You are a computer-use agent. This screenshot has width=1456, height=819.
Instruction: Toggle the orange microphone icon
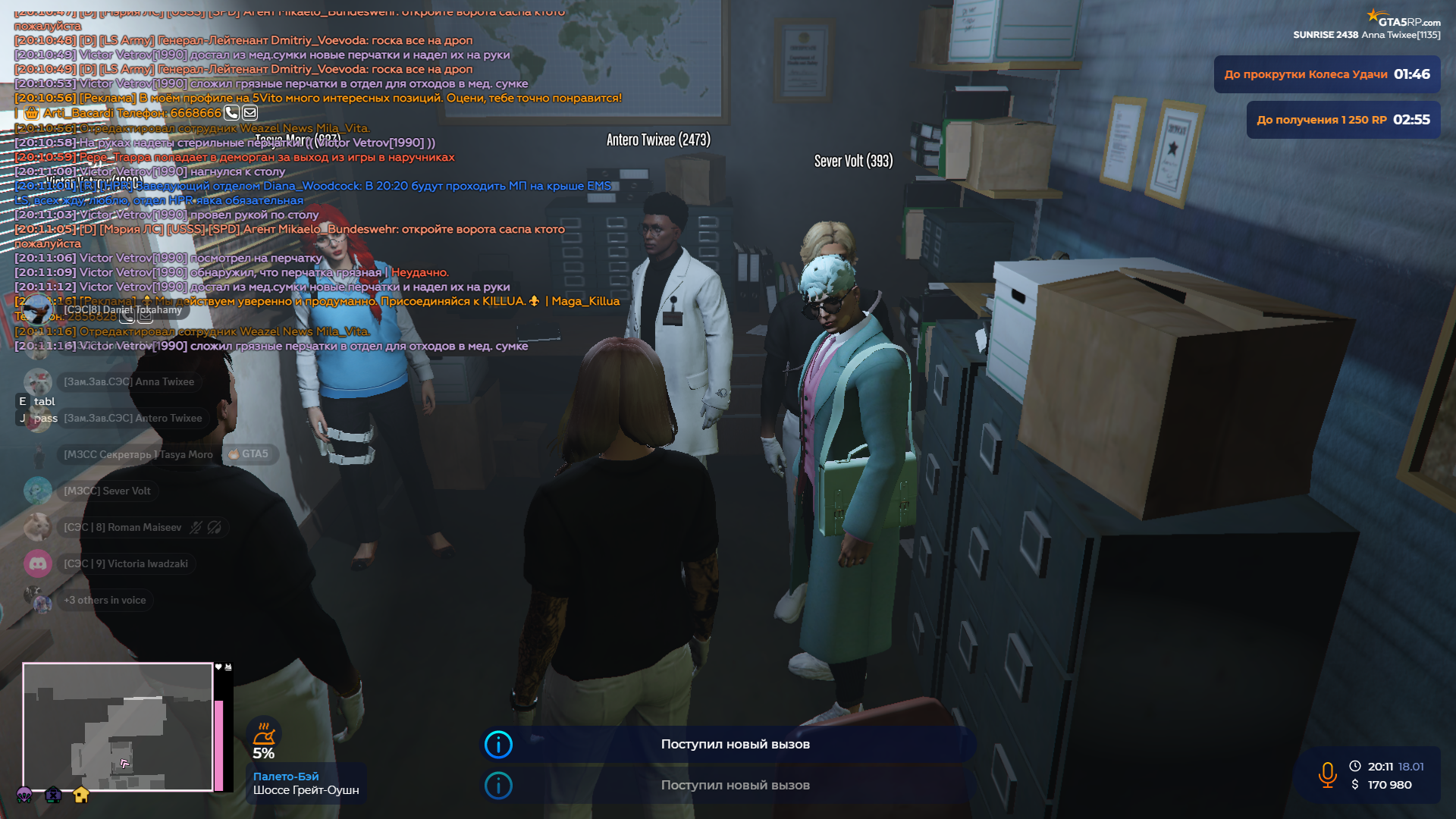click(1327, 775)
